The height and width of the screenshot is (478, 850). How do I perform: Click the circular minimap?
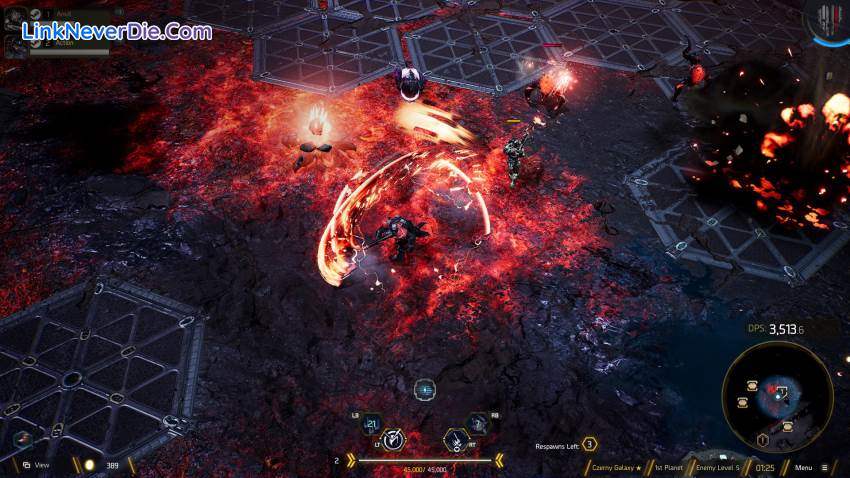(776, 398)
